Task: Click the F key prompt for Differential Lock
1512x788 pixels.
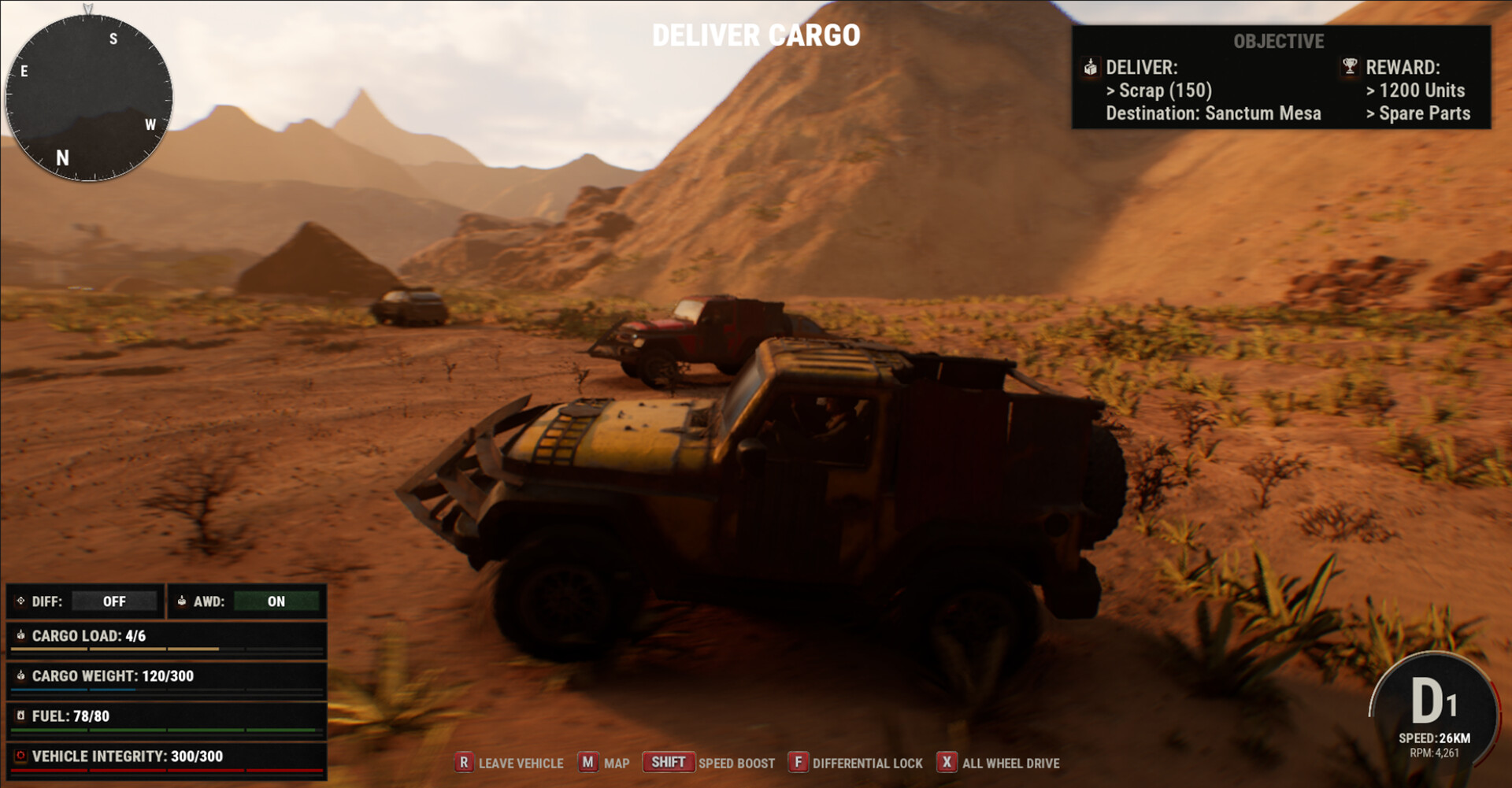Action: coord(799,763)
